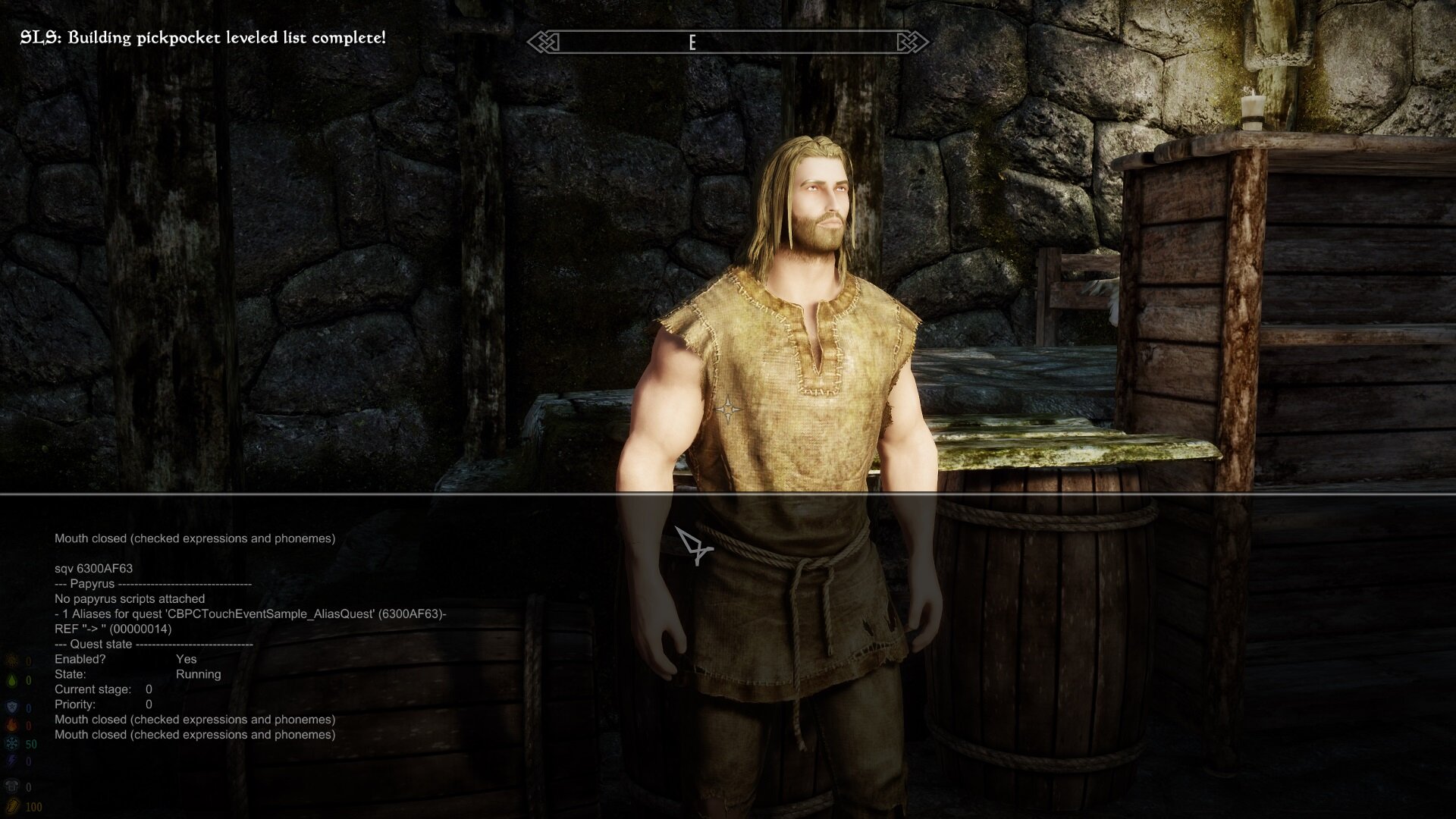Select the disease resistance sunburst icon
Screen dimensions: 1456x819
(x=12, y=661)
